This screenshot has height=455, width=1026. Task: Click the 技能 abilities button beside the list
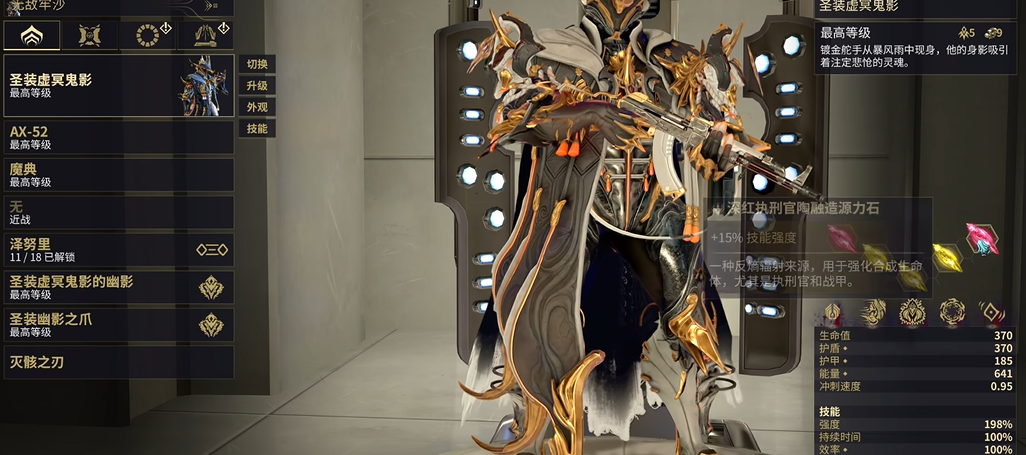(257, 128)
